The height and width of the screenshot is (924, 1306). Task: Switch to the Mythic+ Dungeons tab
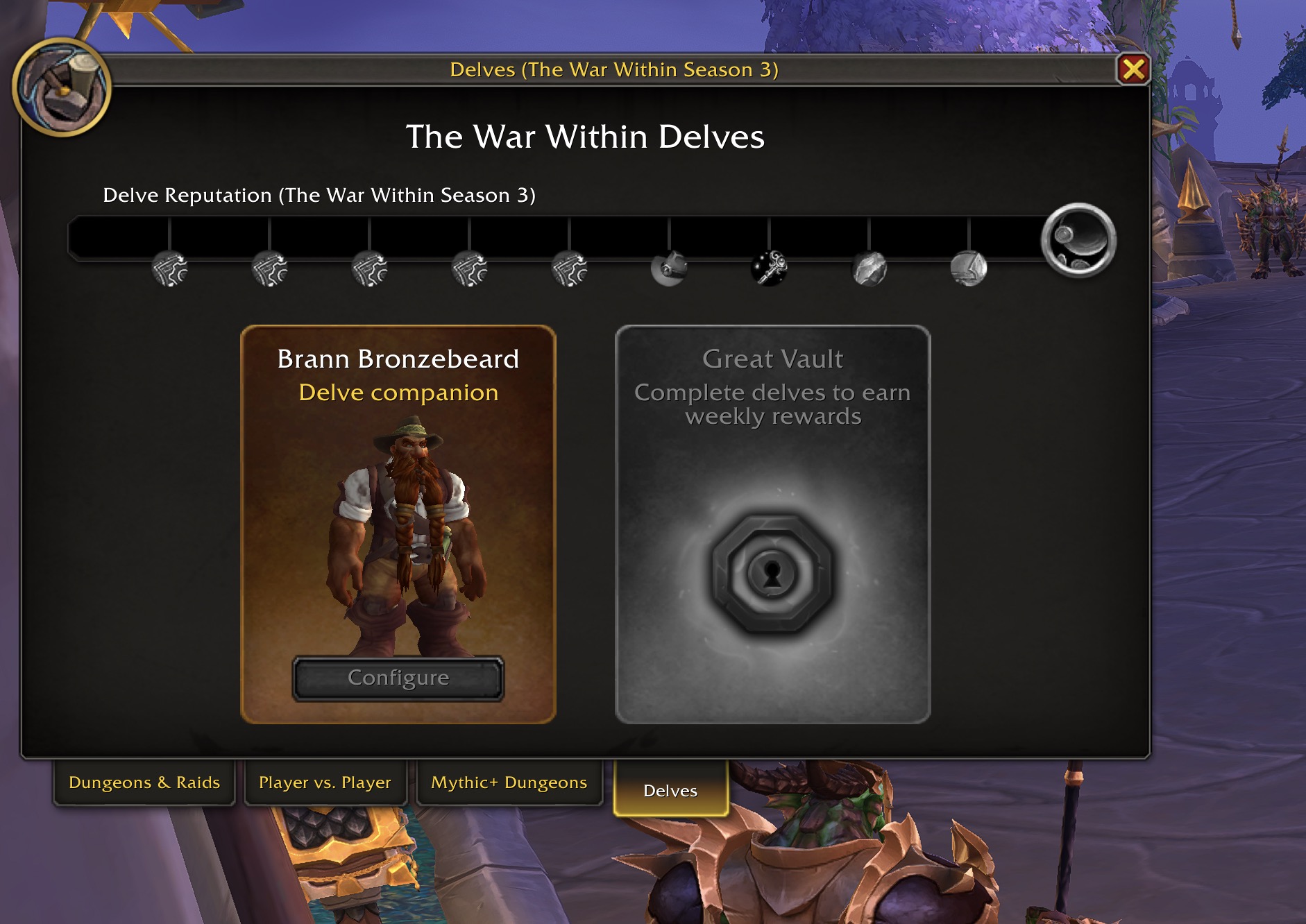tap(509, 782)
